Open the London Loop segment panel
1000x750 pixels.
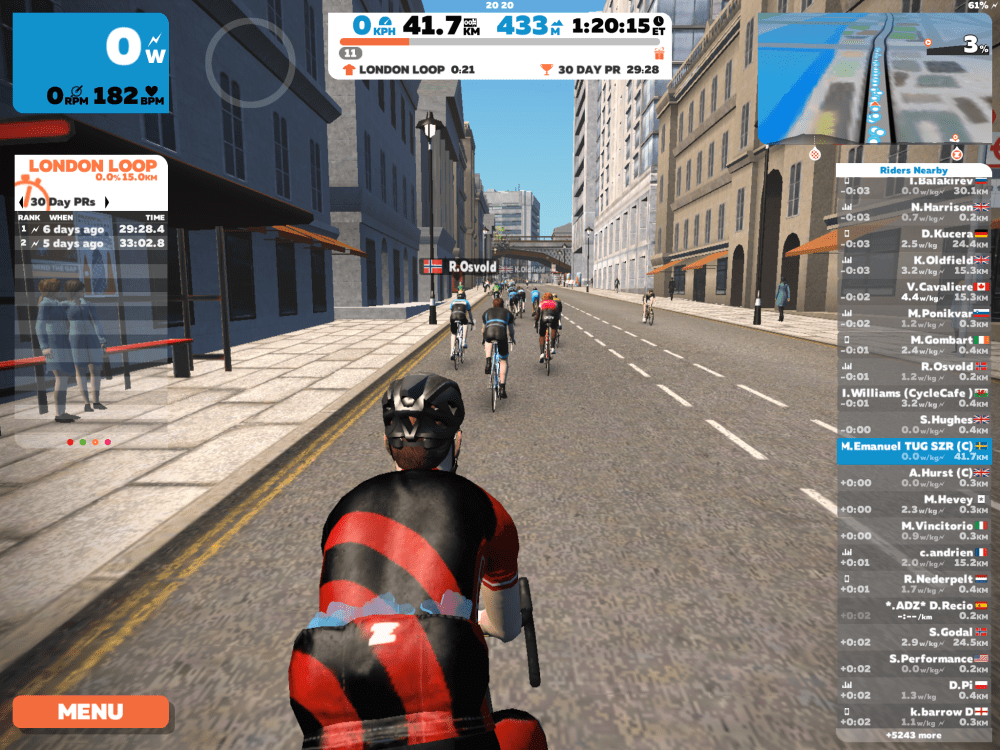coord(92,170)
